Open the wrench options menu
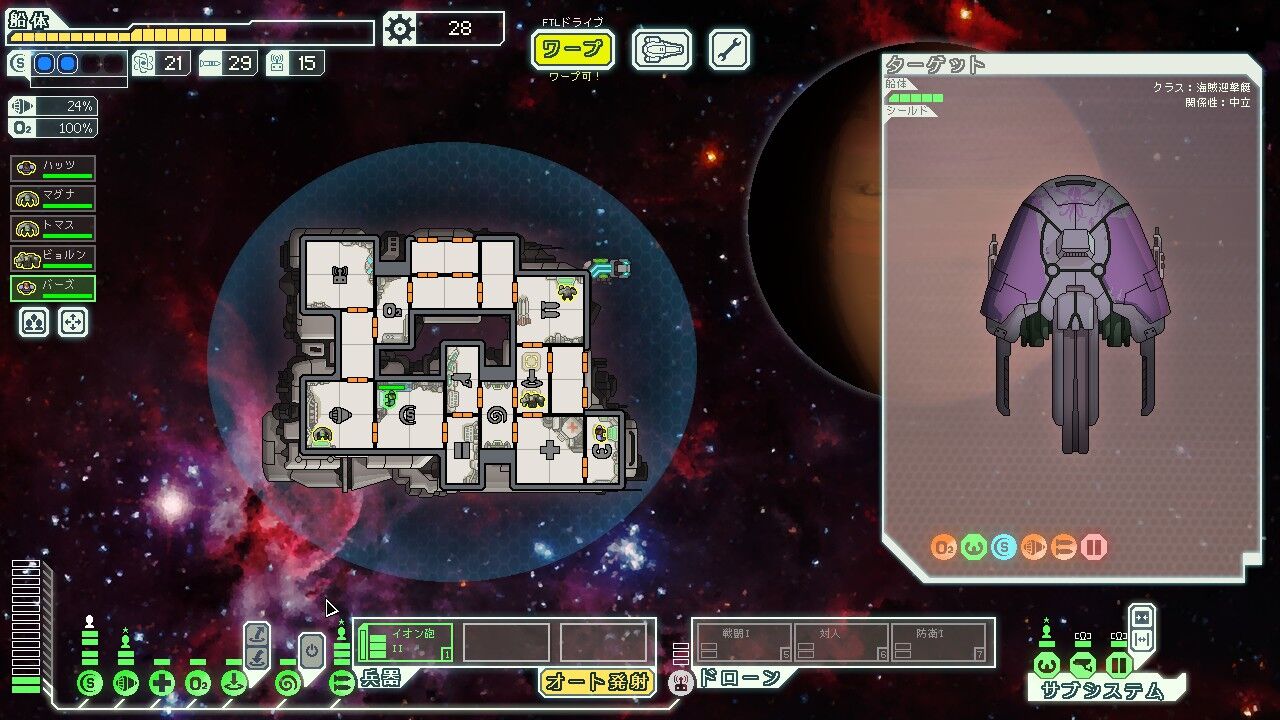 [729, 49]
